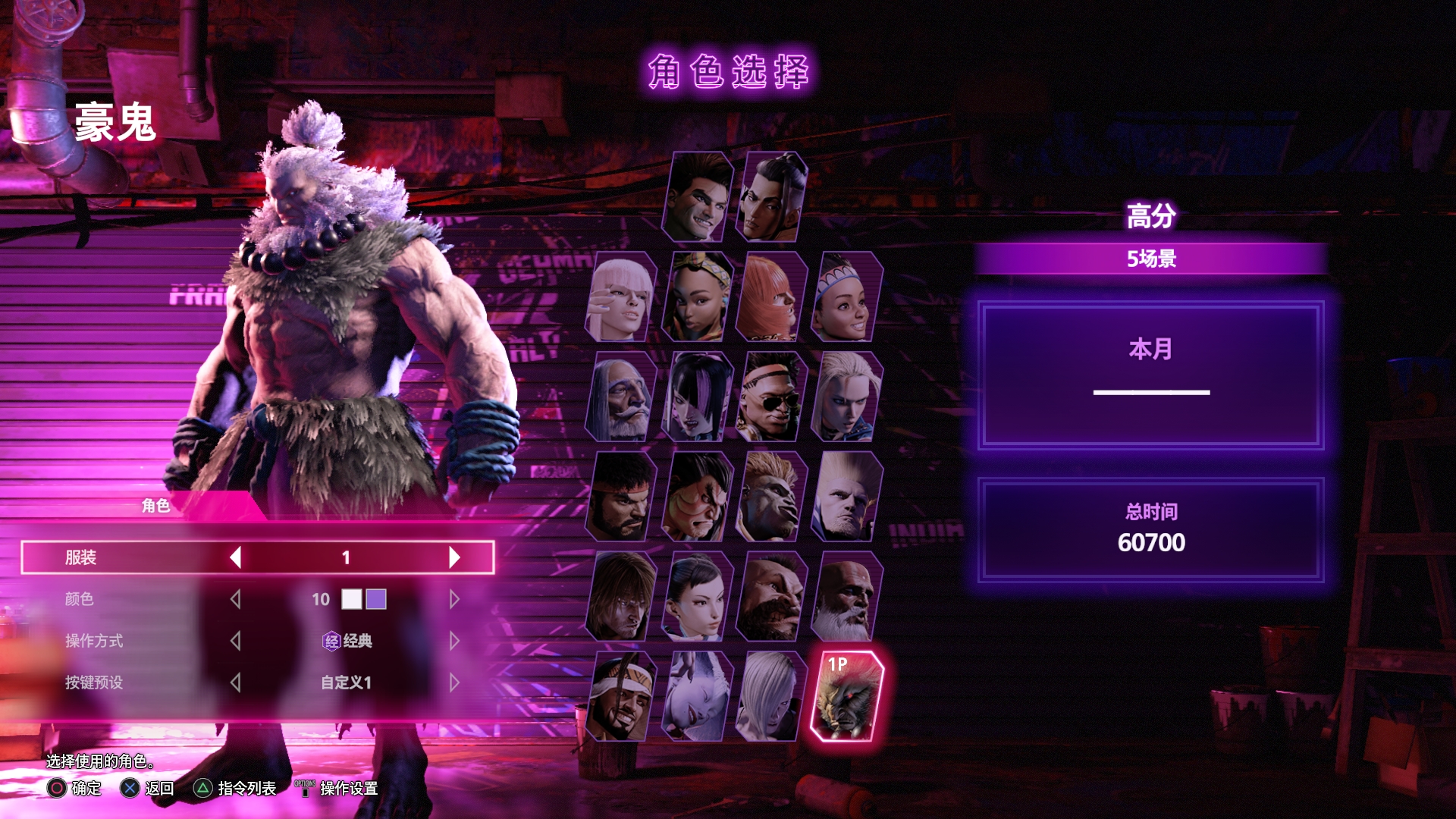This screenshot has height=819, width=1456.
Task: Select Chun-Li's character tile
Action: pos(698,597)
